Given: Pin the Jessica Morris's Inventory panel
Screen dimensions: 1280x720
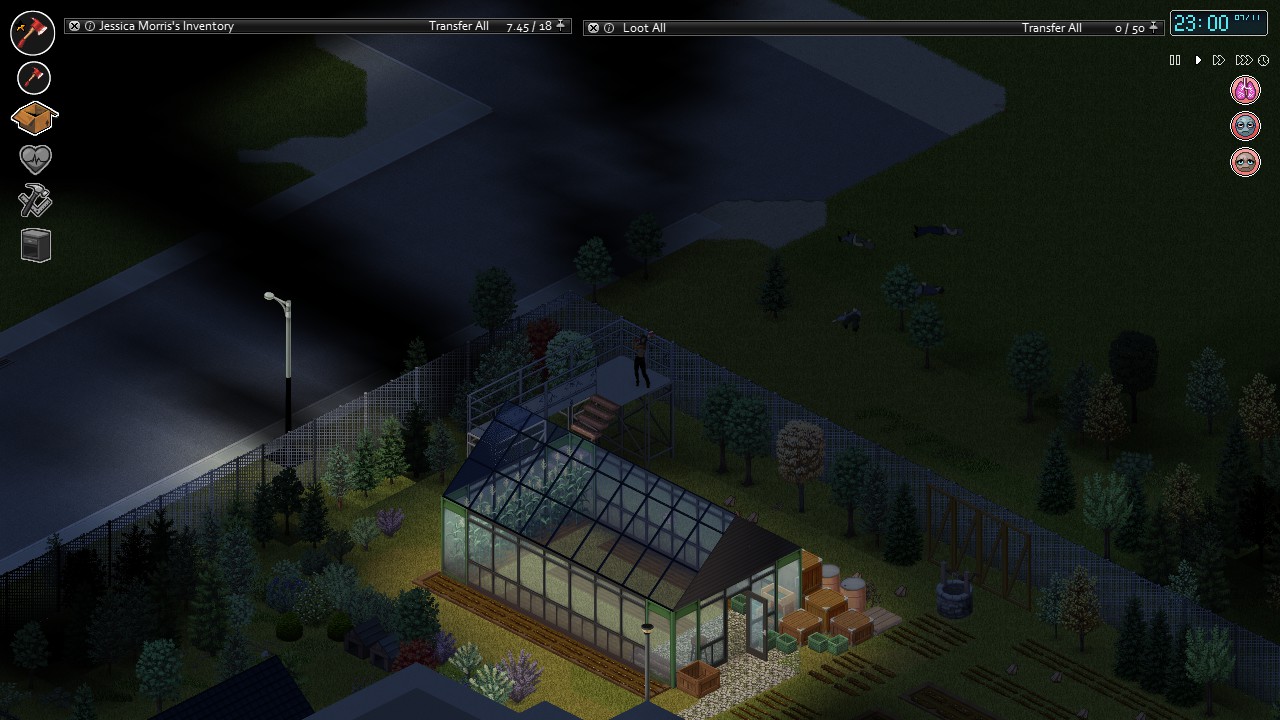Looking at the screenshot, I should (561, 26).
